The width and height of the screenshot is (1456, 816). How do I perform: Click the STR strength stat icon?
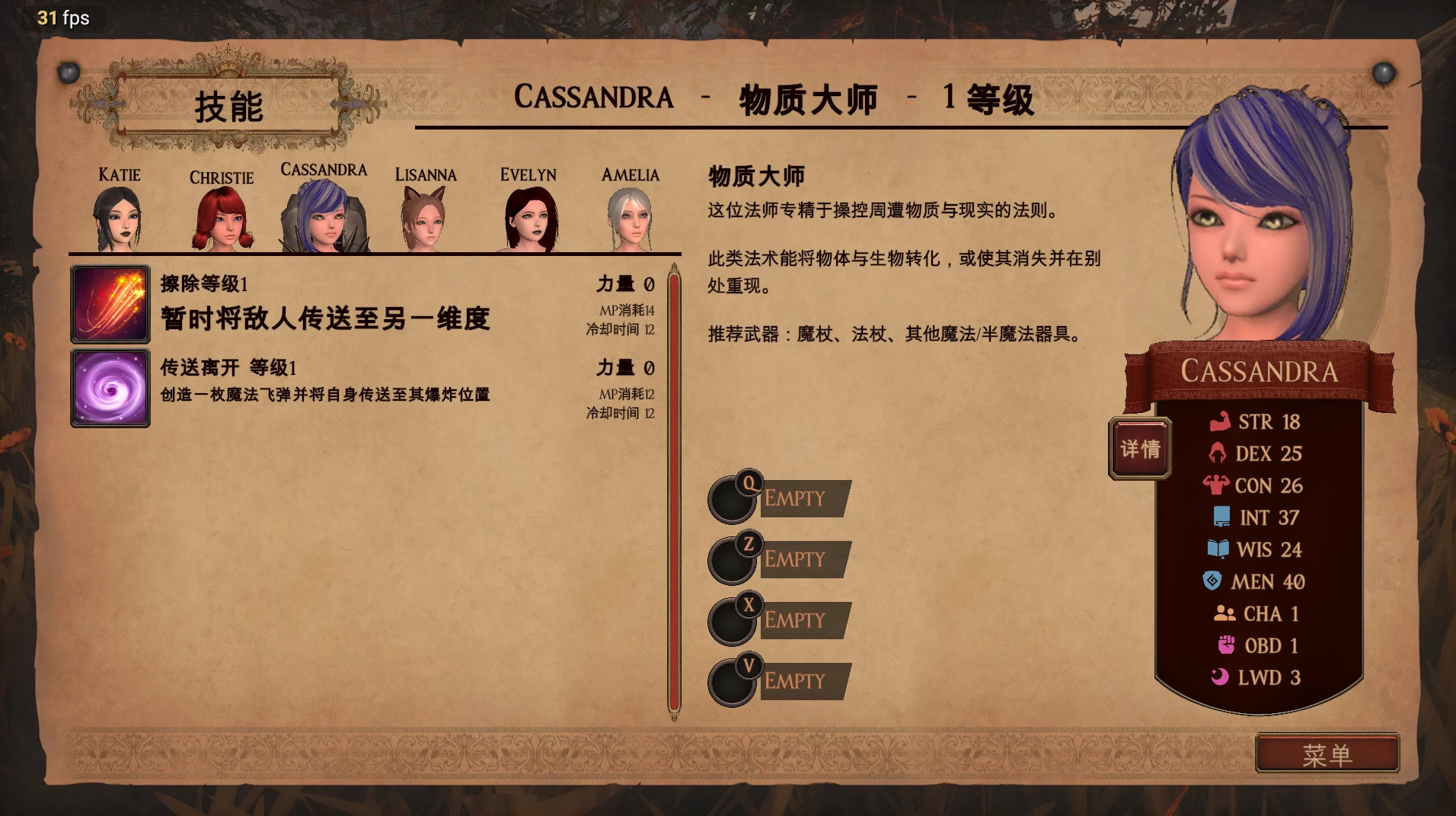pyautogui.click(x=1221, y=421)
